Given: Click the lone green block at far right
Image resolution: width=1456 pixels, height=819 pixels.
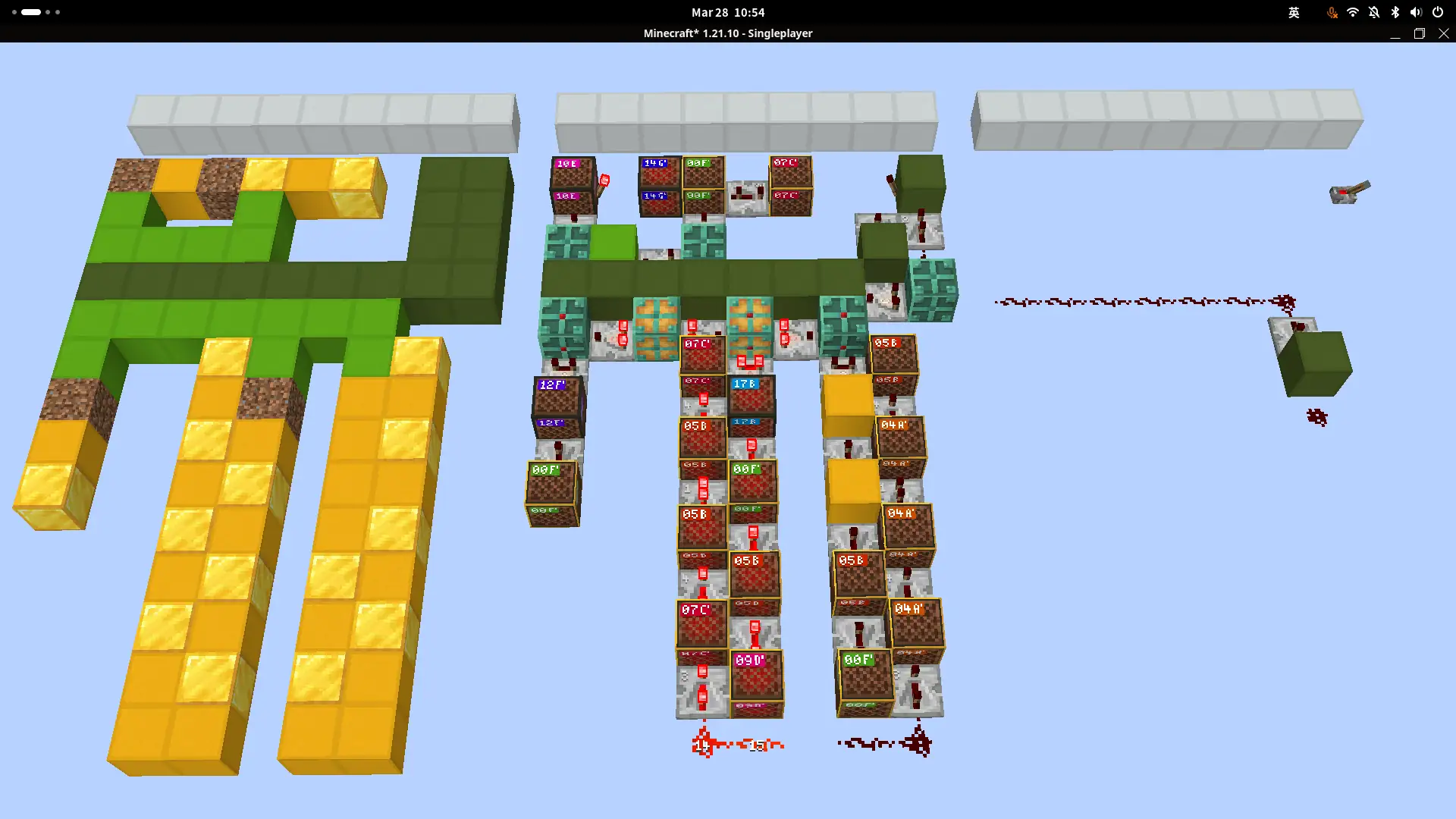Looking at the screenshot, I should point(1316,364).
